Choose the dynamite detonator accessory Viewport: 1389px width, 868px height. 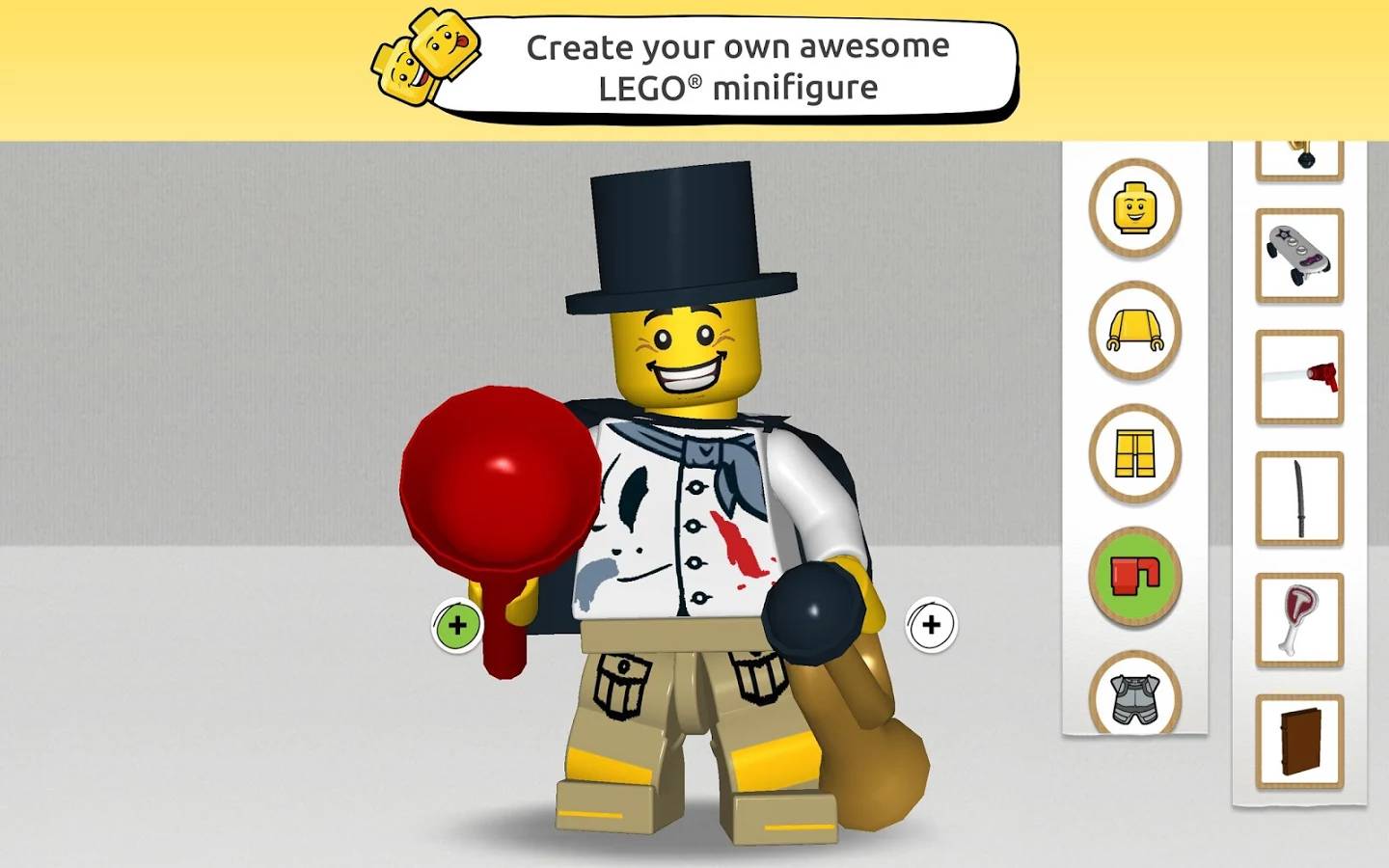(x=1298, y=374)
